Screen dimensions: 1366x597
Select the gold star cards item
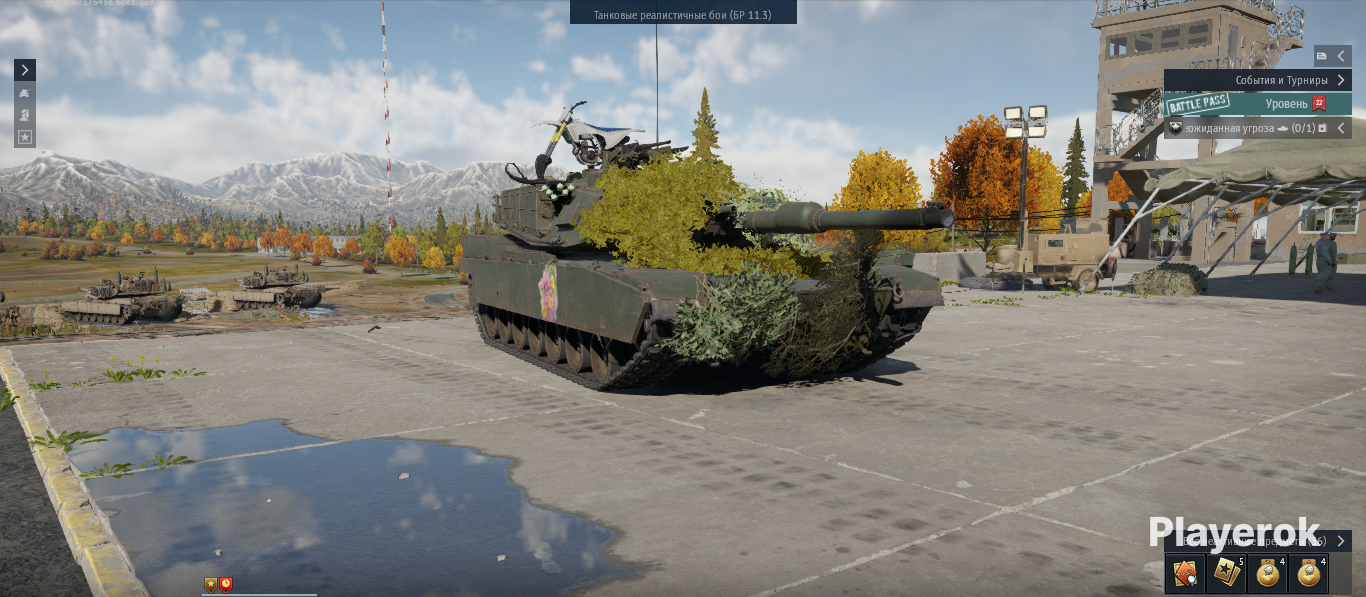point(1226,574)
